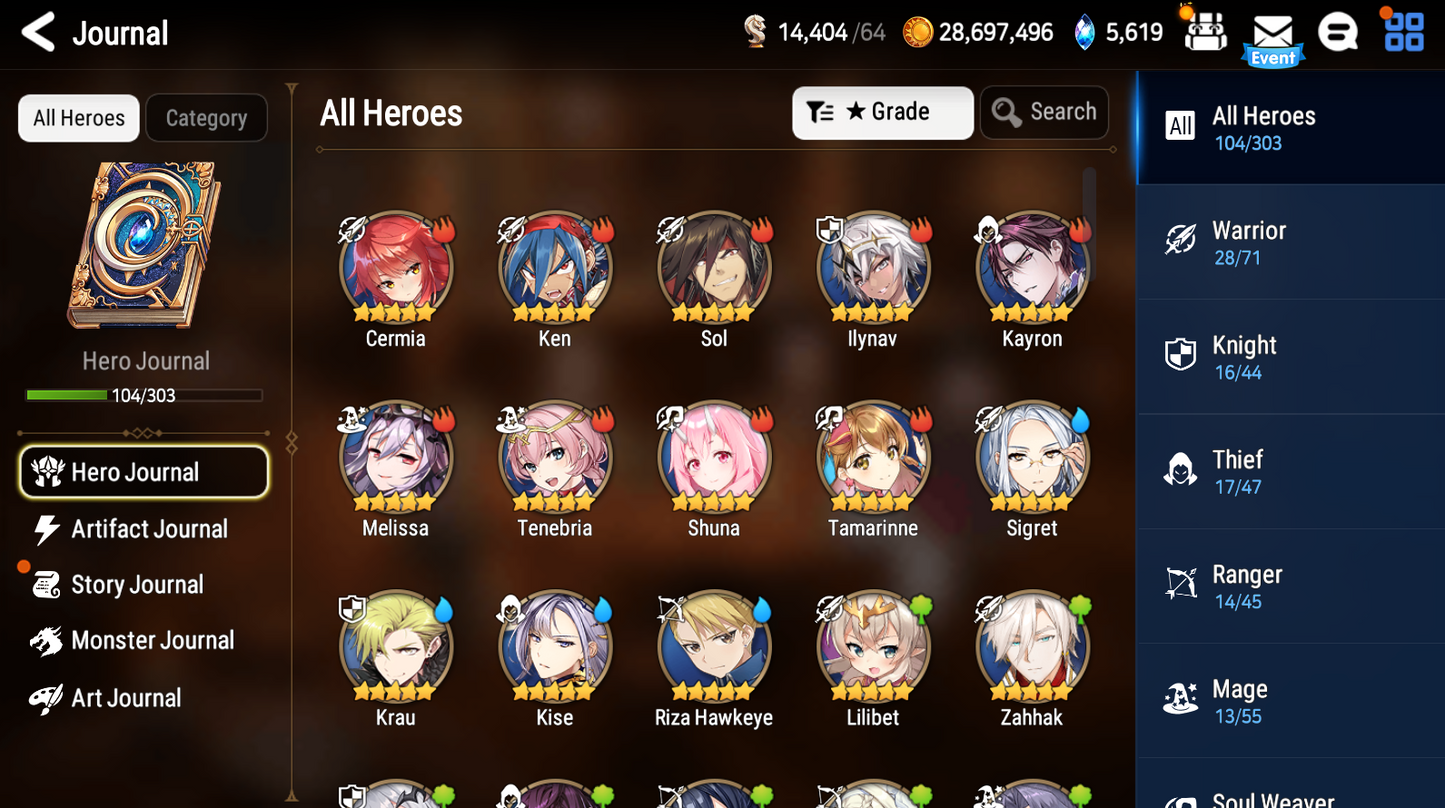Image resolution: width=1445 pixels, height=808 pixels.
Task: Expand the Thief class category
Action: 1290,471
